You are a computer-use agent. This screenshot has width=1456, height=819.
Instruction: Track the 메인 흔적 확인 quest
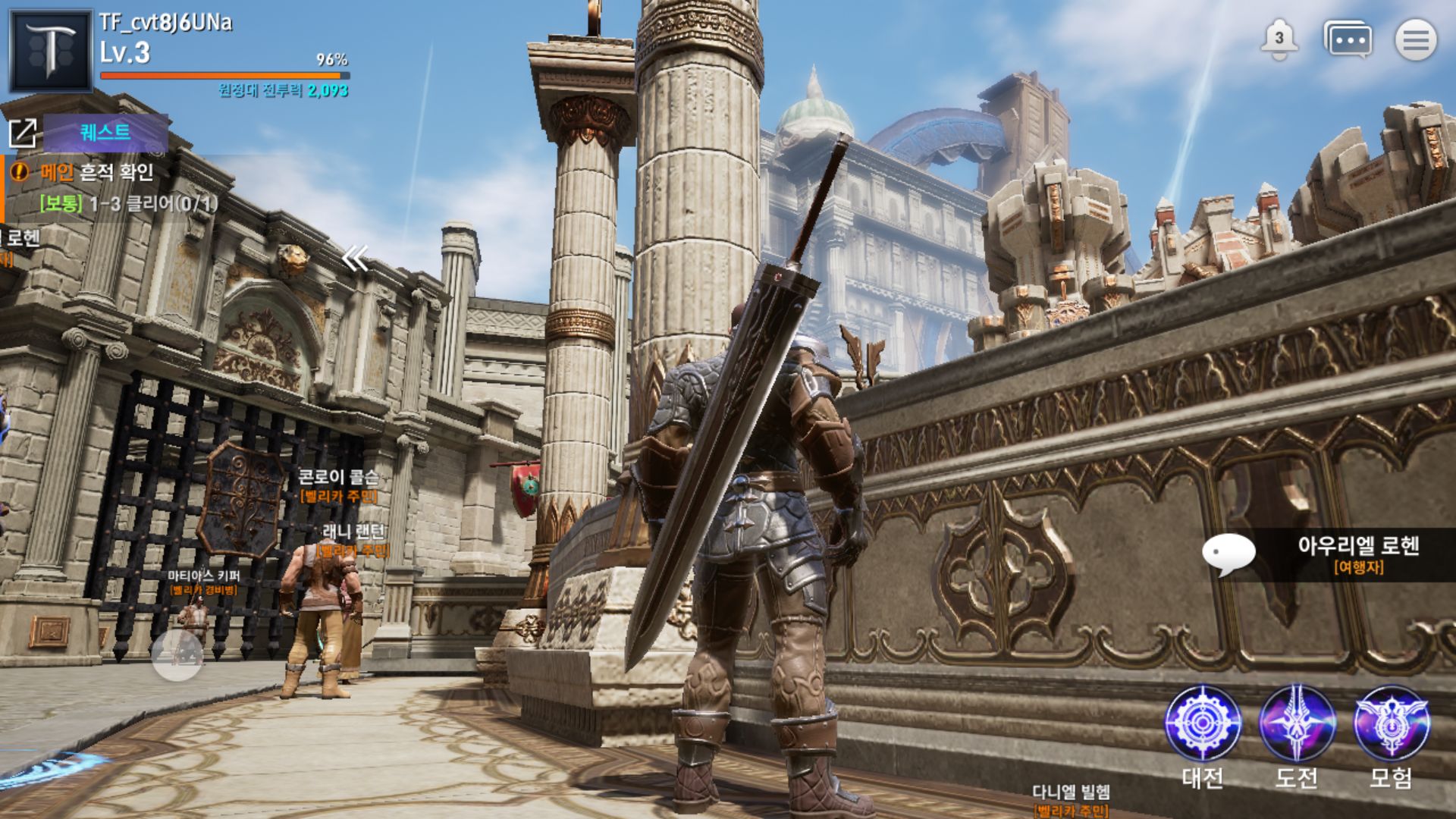click(x=97, y=173)
